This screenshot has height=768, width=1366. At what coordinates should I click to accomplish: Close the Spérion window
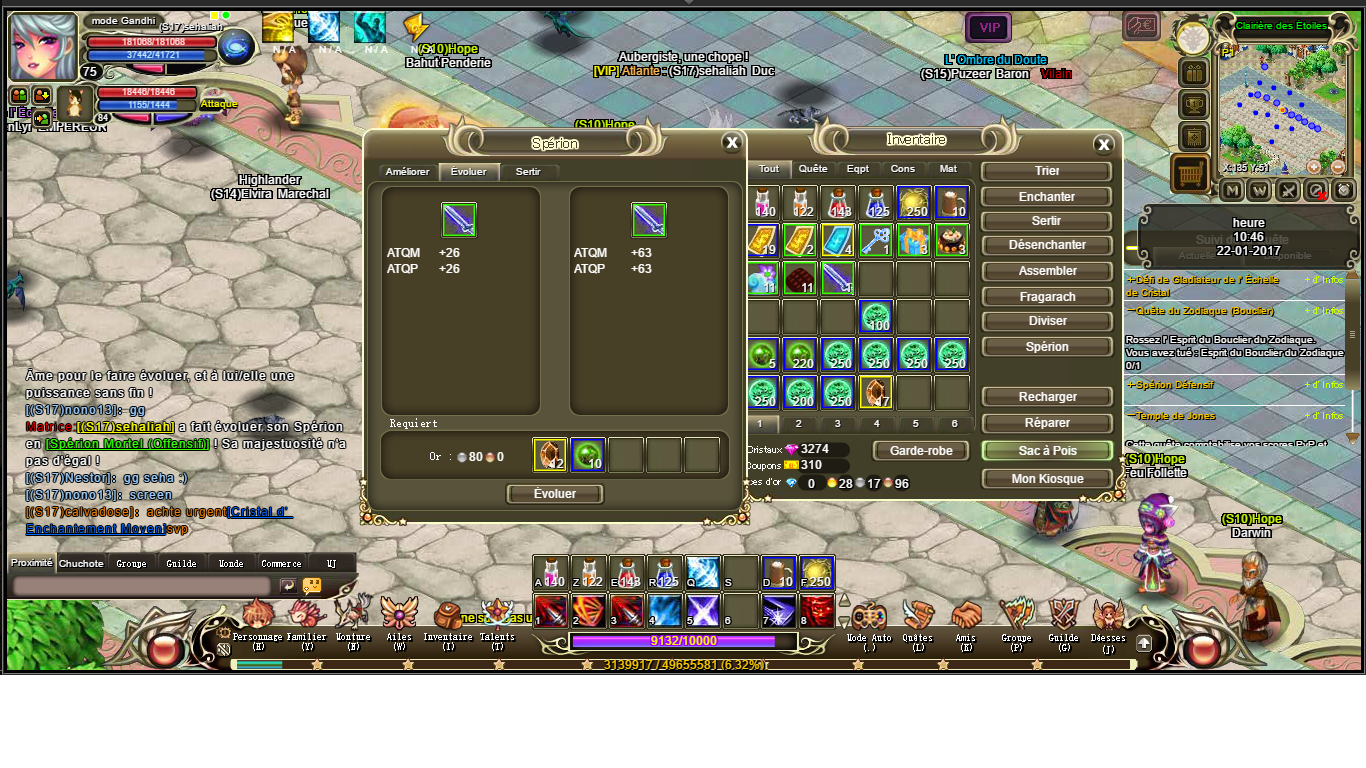tap(732, 143)
